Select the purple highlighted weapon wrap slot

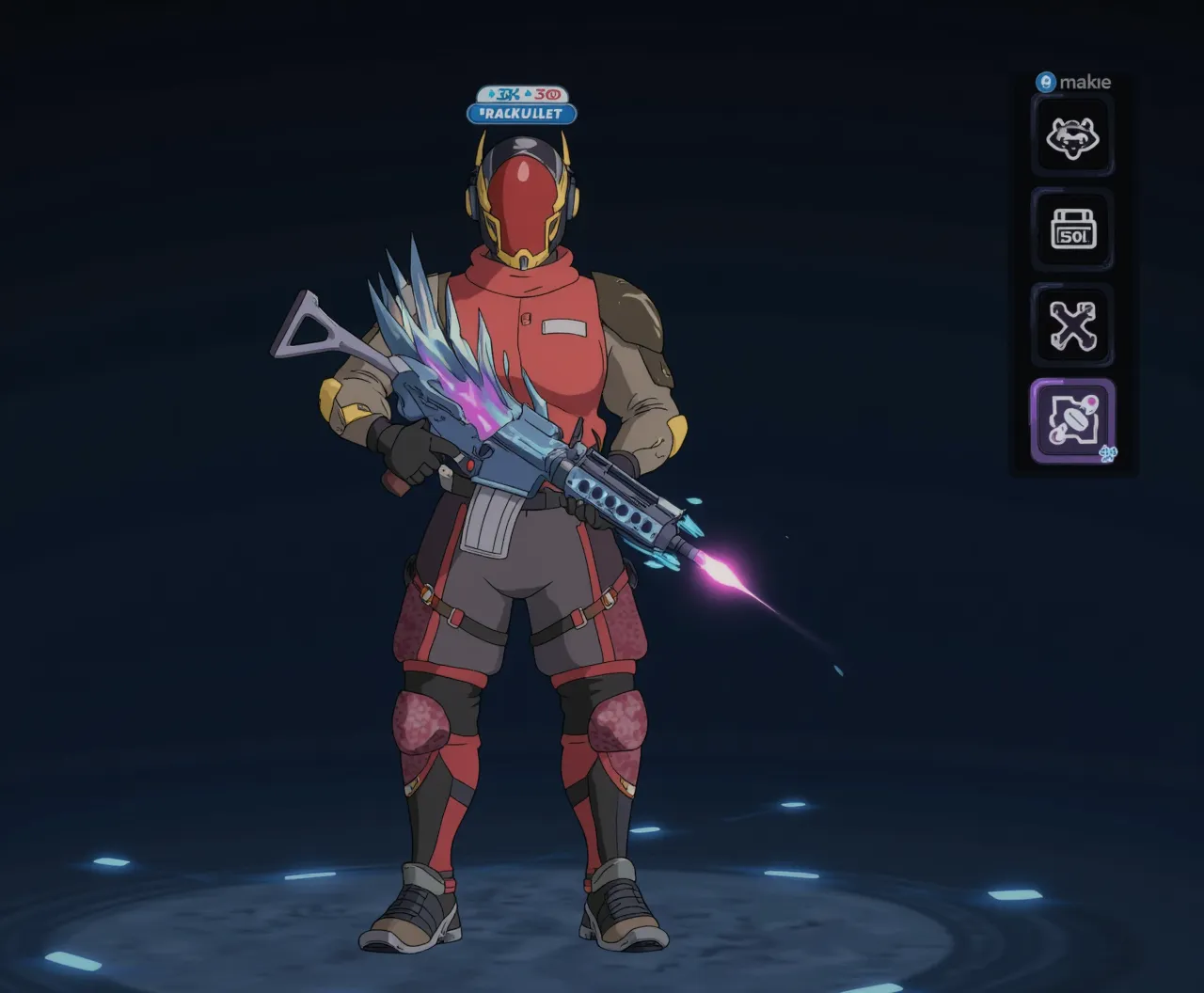tap(1072, 421)
